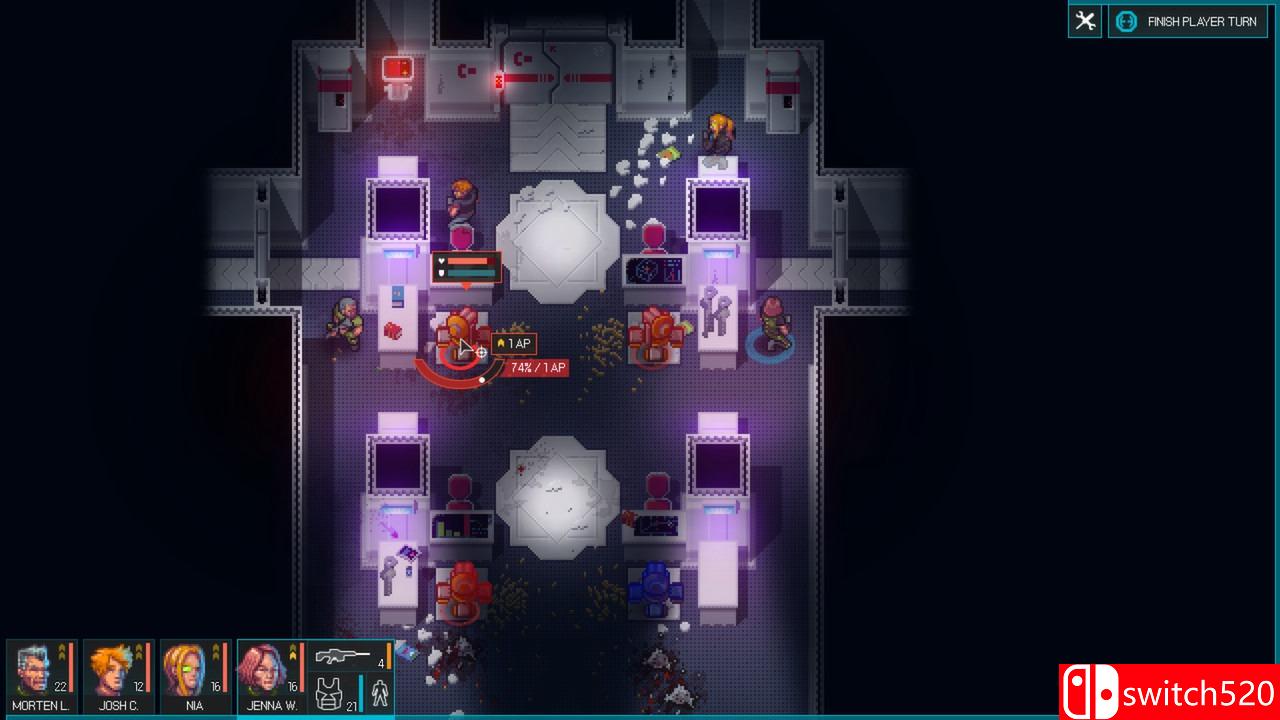This screenshot has height=720, width=1280.
Task: Click the rifle weapon icon in Jenna's loadout
Action: (344, 658)
